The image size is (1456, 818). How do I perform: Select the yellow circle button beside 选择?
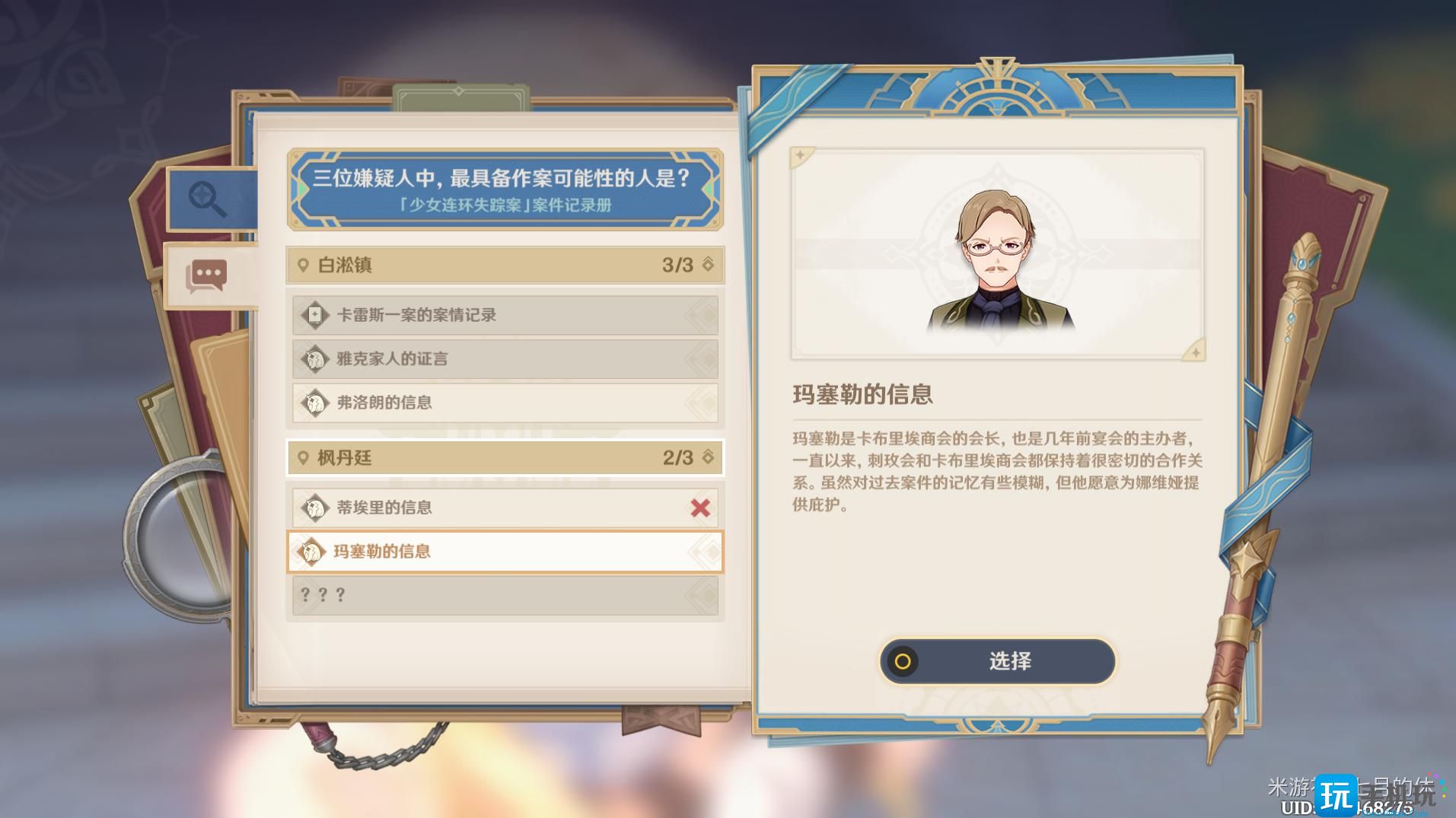(903, 662)
